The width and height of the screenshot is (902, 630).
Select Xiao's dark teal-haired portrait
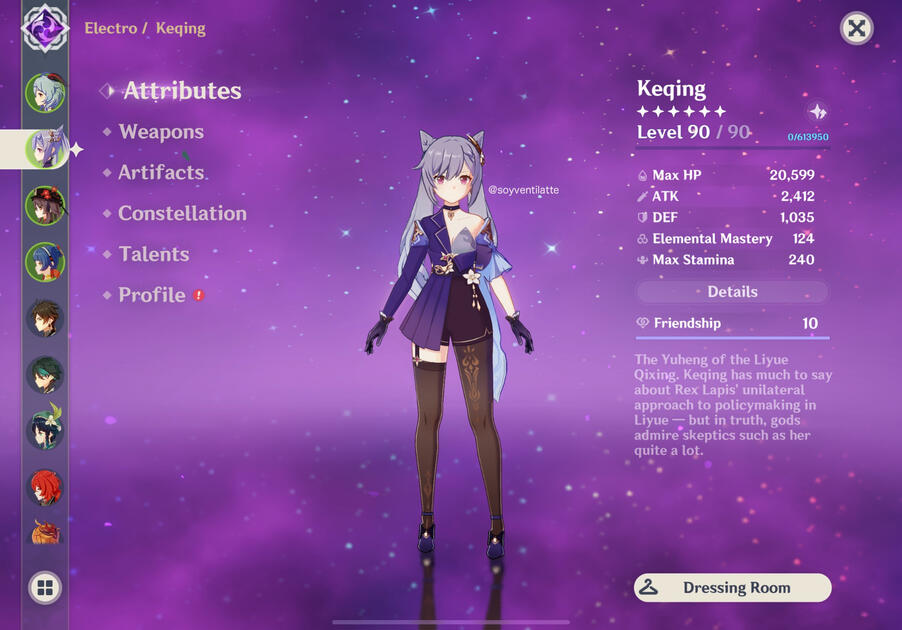pos(45,375)
